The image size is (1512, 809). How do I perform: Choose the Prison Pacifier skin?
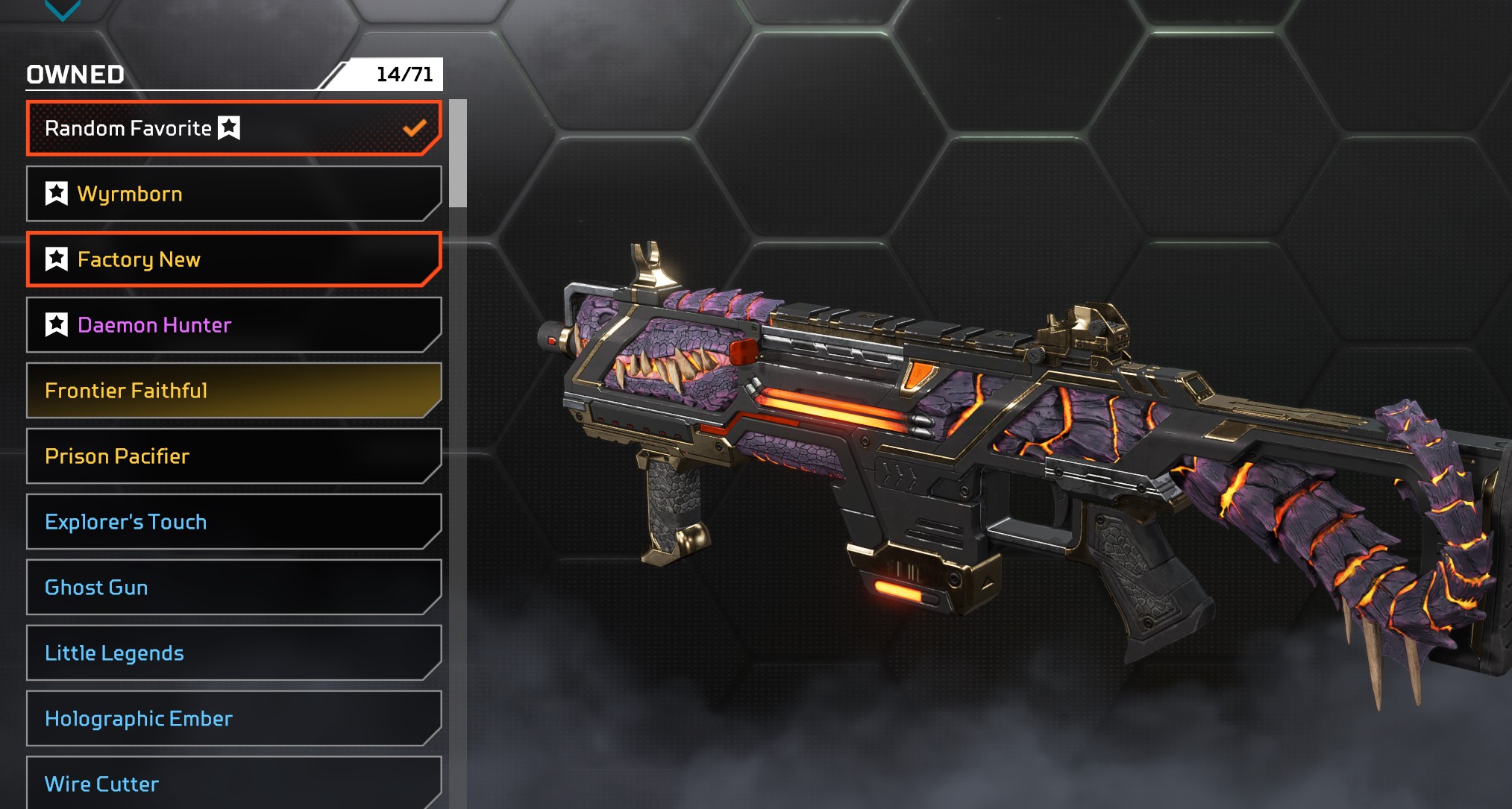point(233,456)
